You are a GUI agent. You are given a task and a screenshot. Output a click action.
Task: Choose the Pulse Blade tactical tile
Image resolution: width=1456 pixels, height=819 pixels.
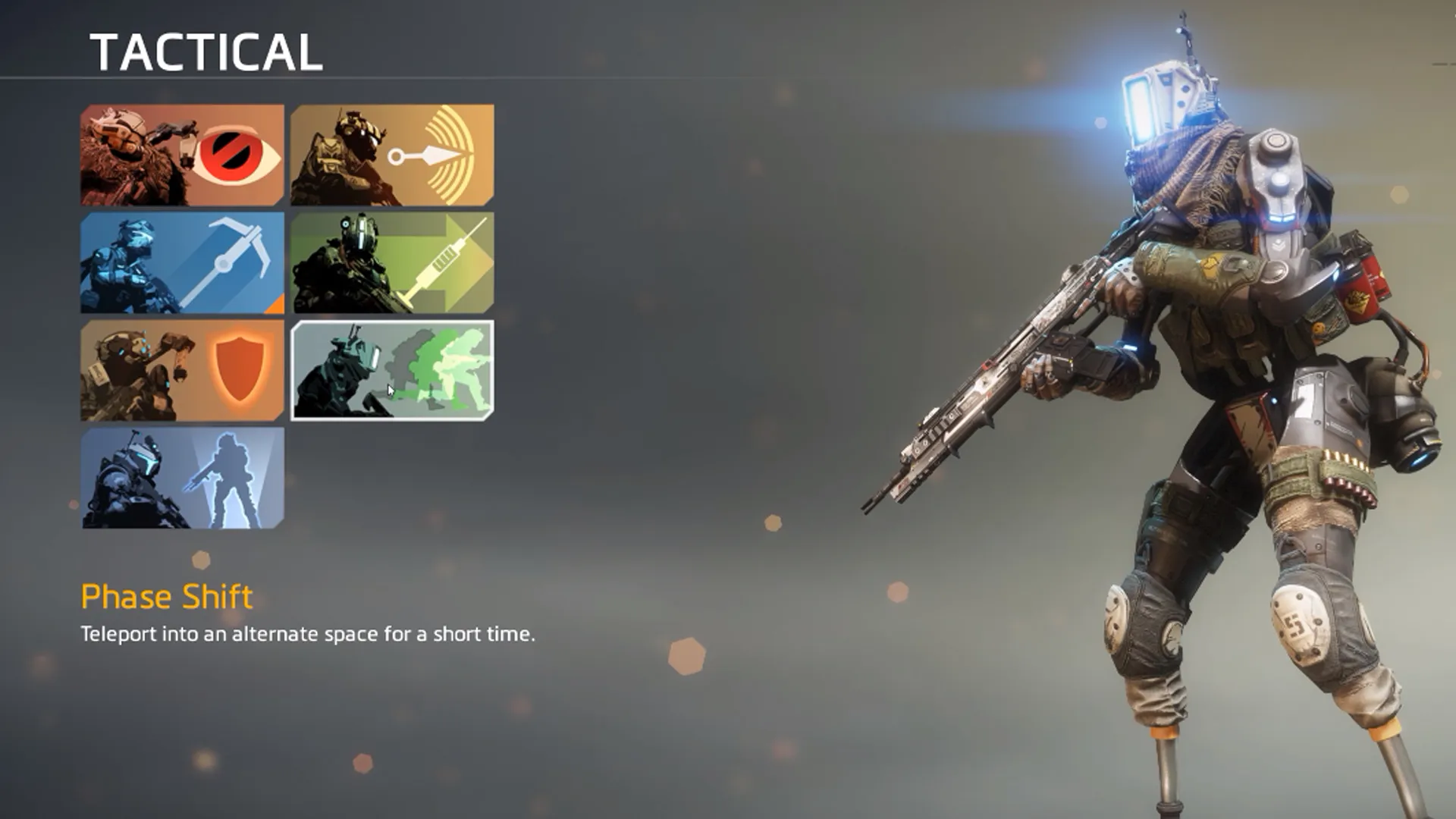[392, 155]
